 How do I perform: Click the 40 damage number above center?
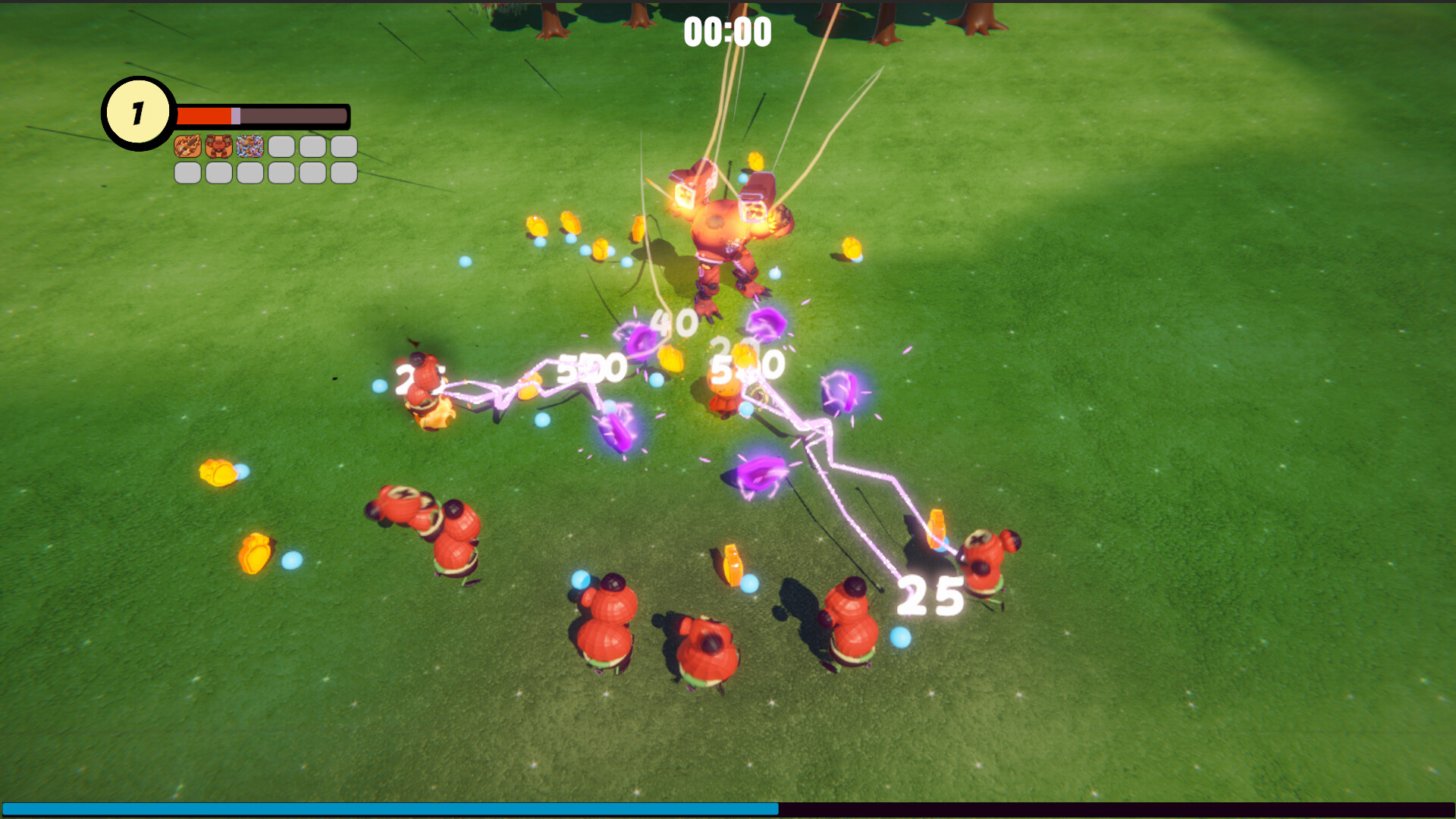676,323
